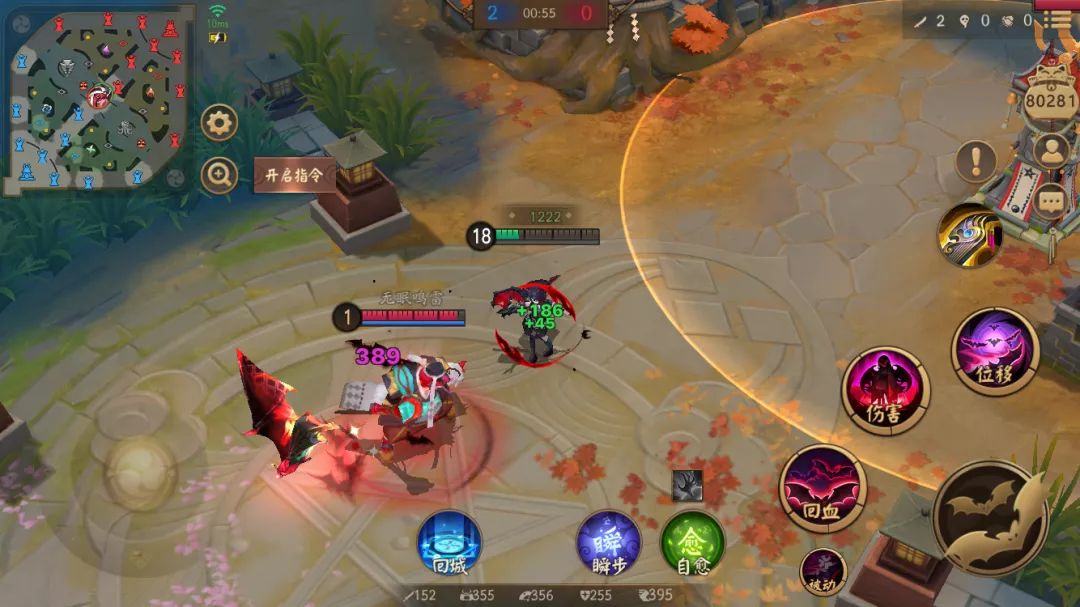This screenshot has height=607, width=1080.
Task: Open the top-right hamburger menu
Action: (x=1057, y=19)
